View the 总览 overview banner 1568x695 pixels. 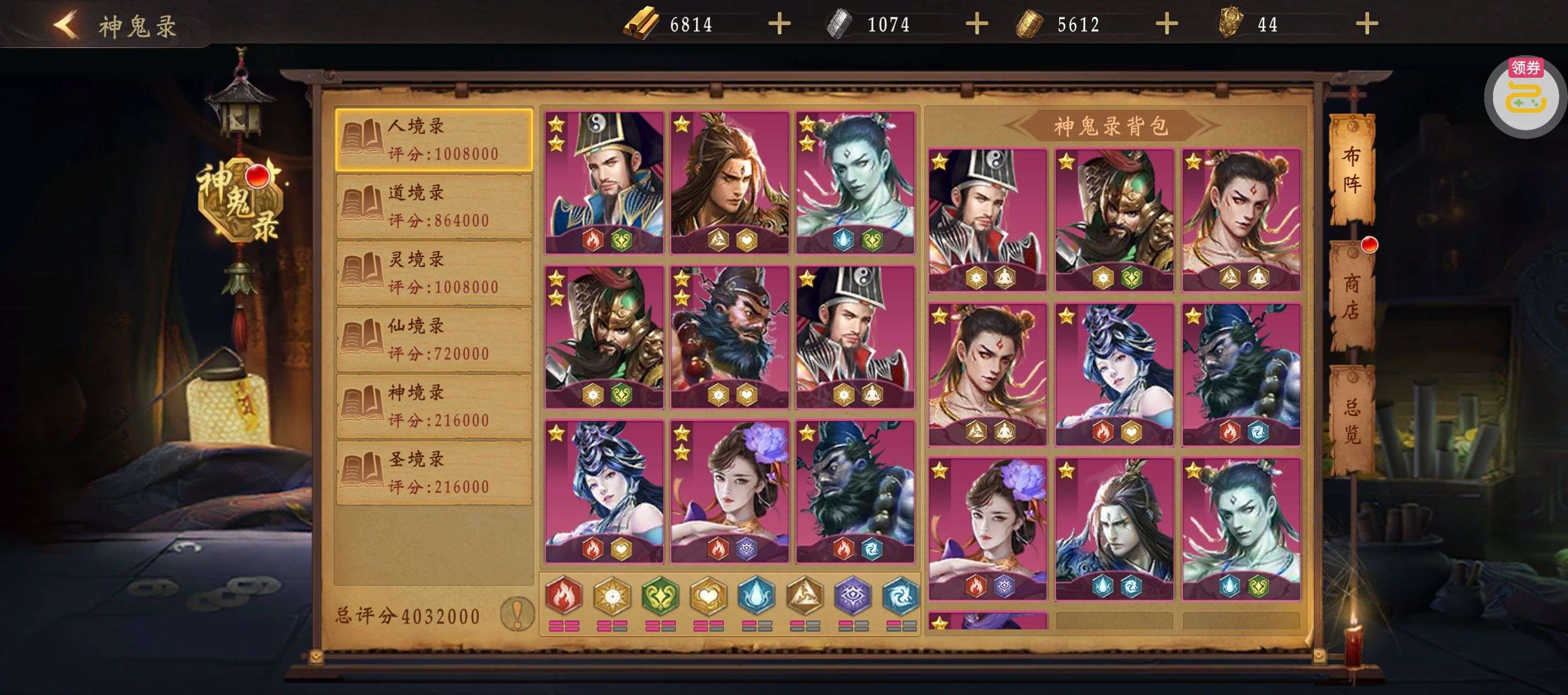click(x=1351, y=421)
